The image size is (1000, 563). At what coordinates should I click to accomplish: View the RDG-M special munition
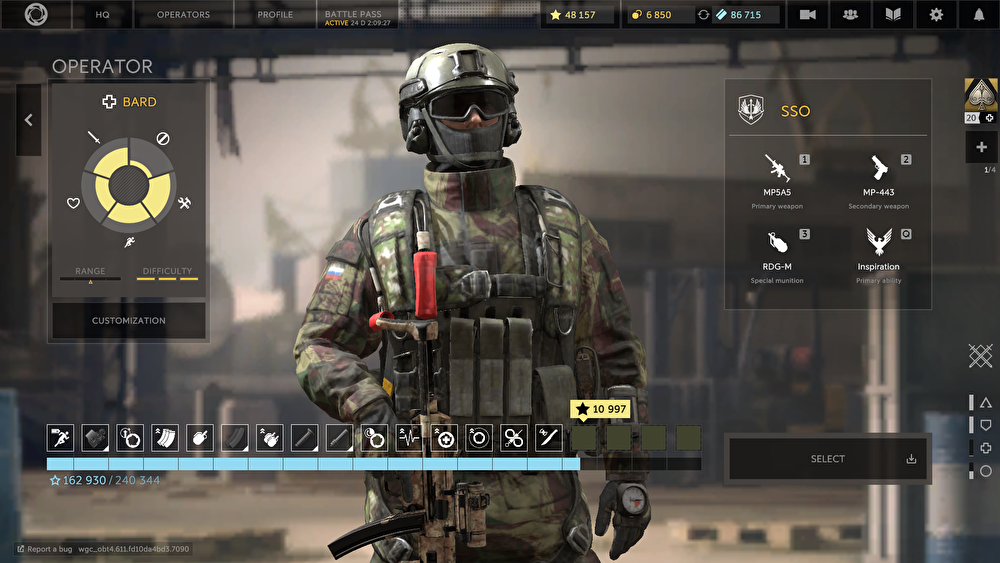(777, 255)
